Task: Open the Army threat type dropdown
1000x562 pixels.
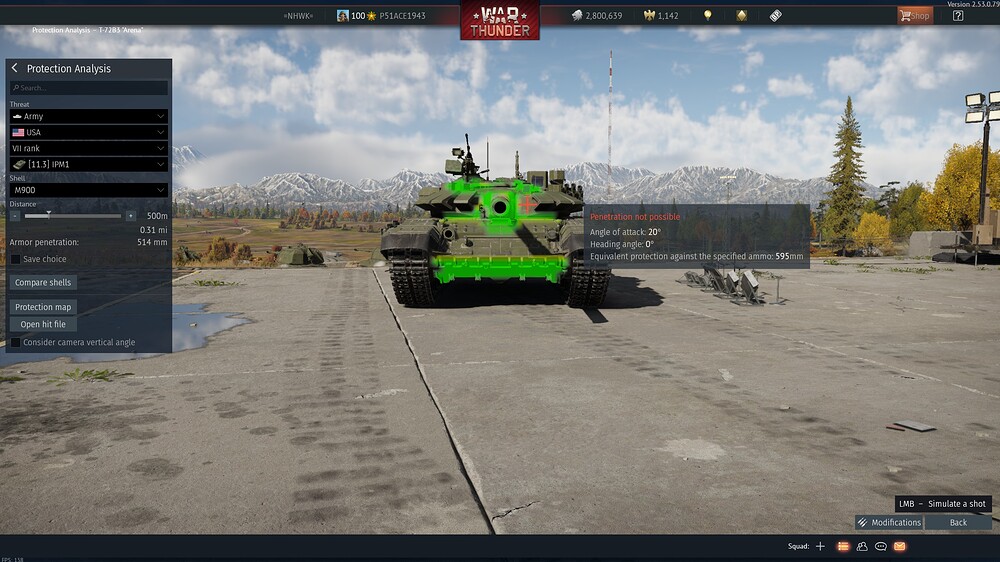Action: point(89,116)
